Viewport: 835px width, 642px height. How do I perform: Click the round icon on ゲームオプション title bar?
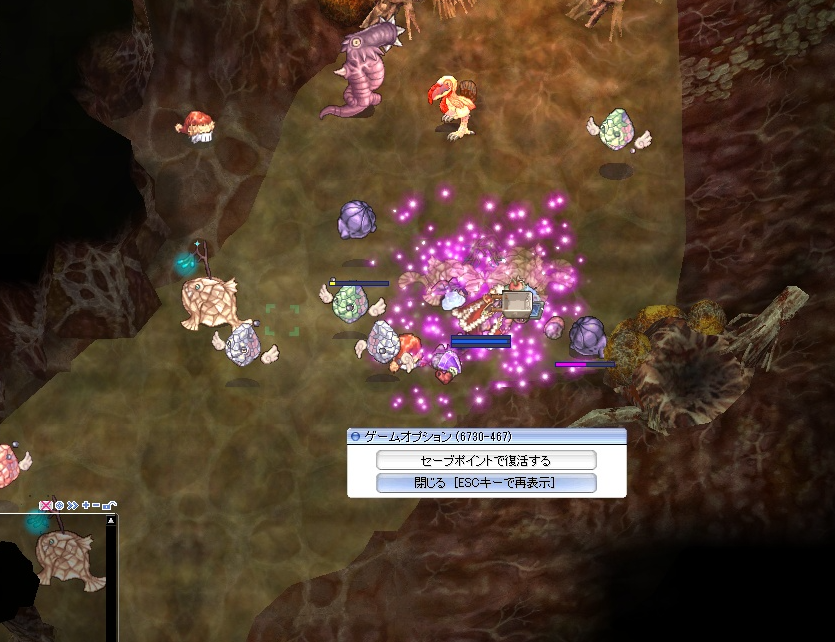[355, 437]
